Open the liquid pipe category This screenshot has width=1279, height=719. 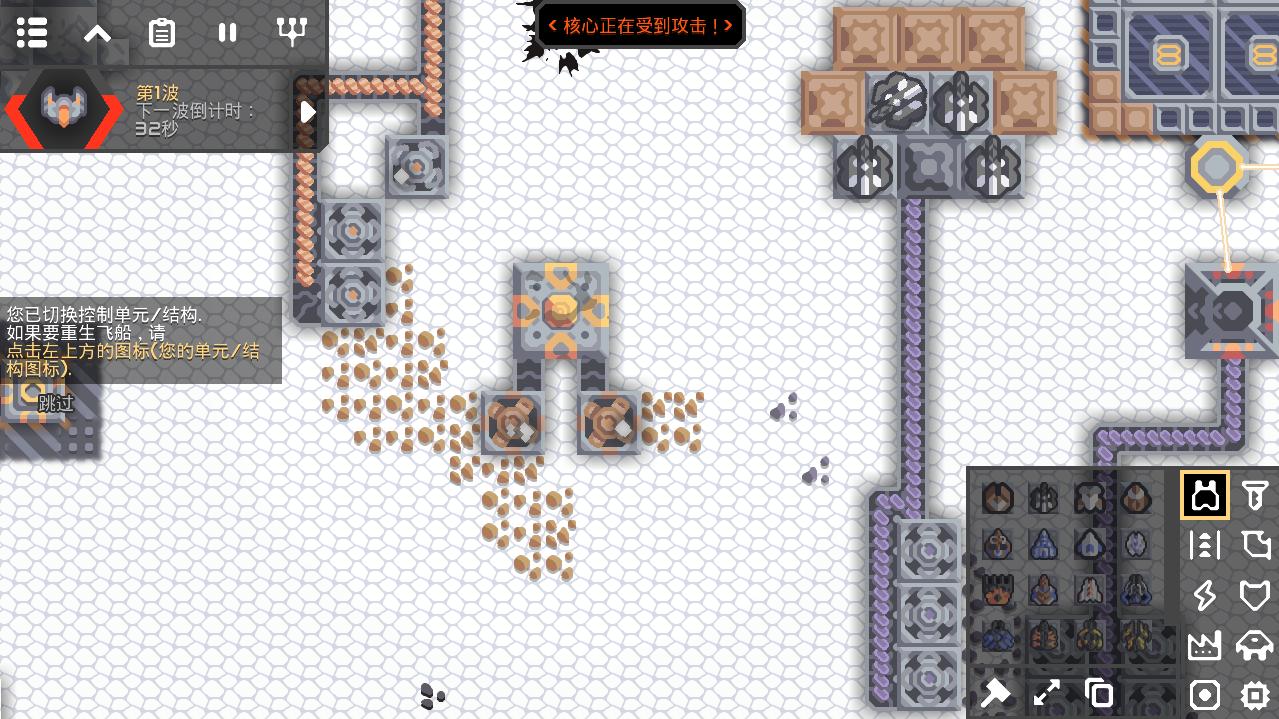click(x=1255, y=545)
